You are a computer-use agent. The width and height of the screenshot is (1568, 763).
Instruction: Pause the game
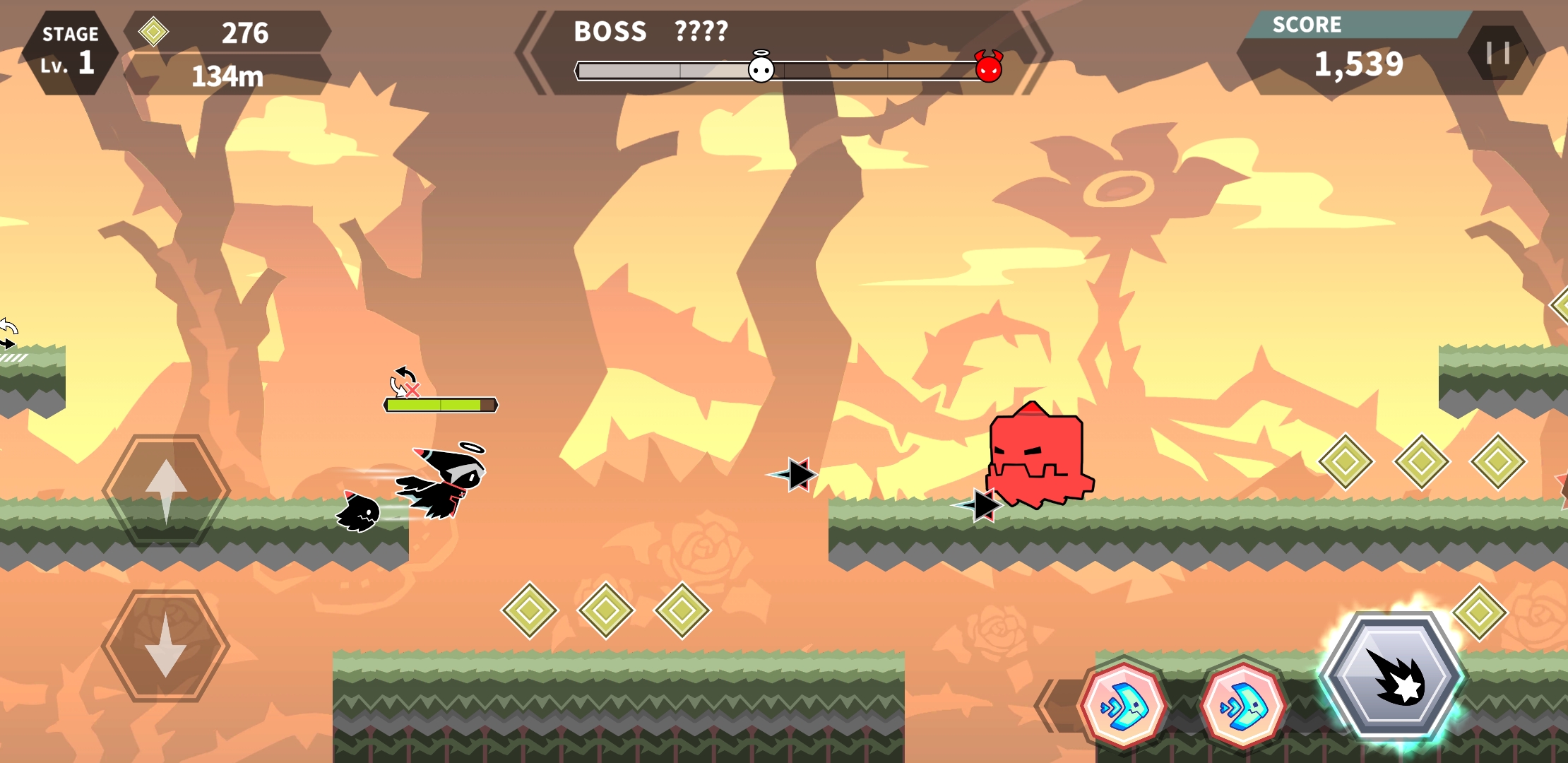point(1497,53)
